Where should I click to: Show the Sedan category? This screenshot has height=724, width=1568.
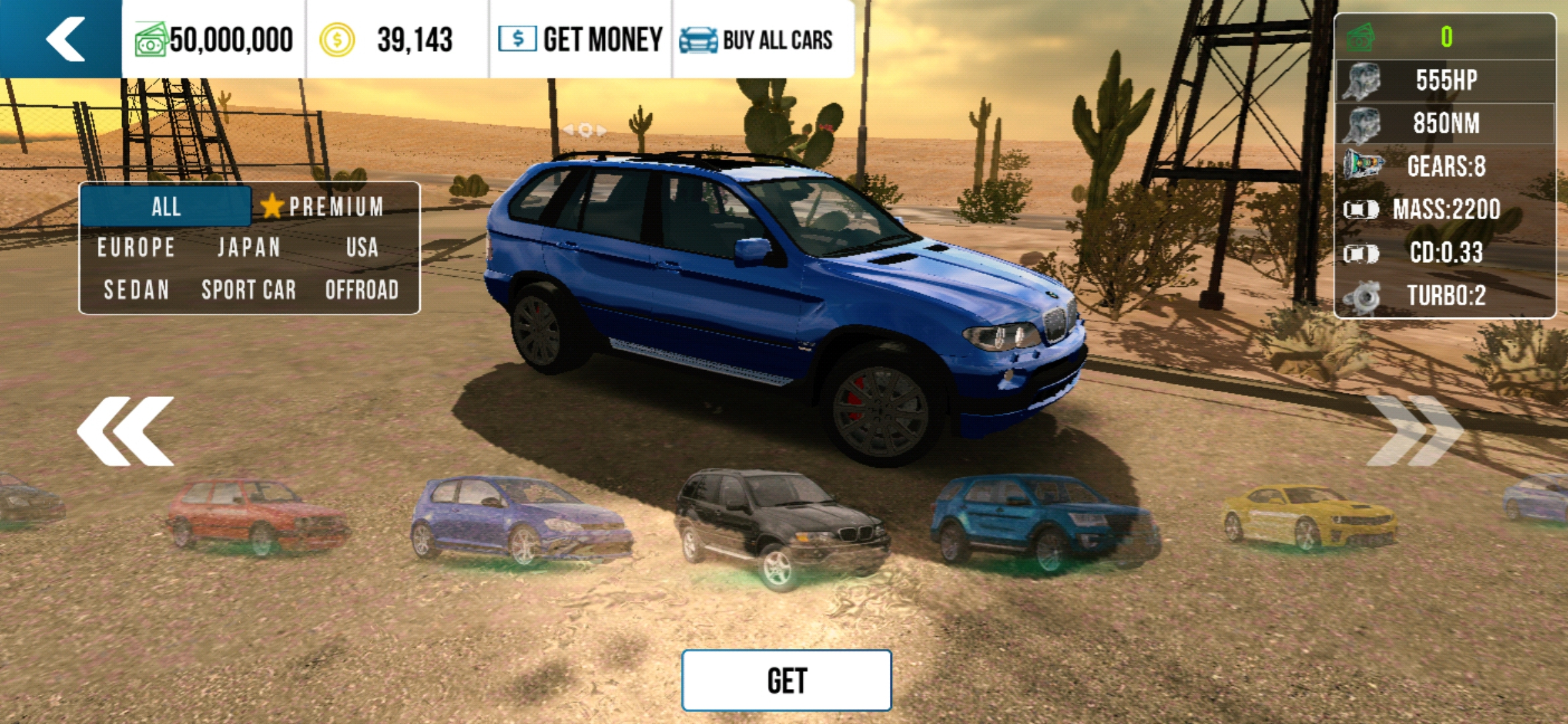pyautogui.click(x=136, y=290)
